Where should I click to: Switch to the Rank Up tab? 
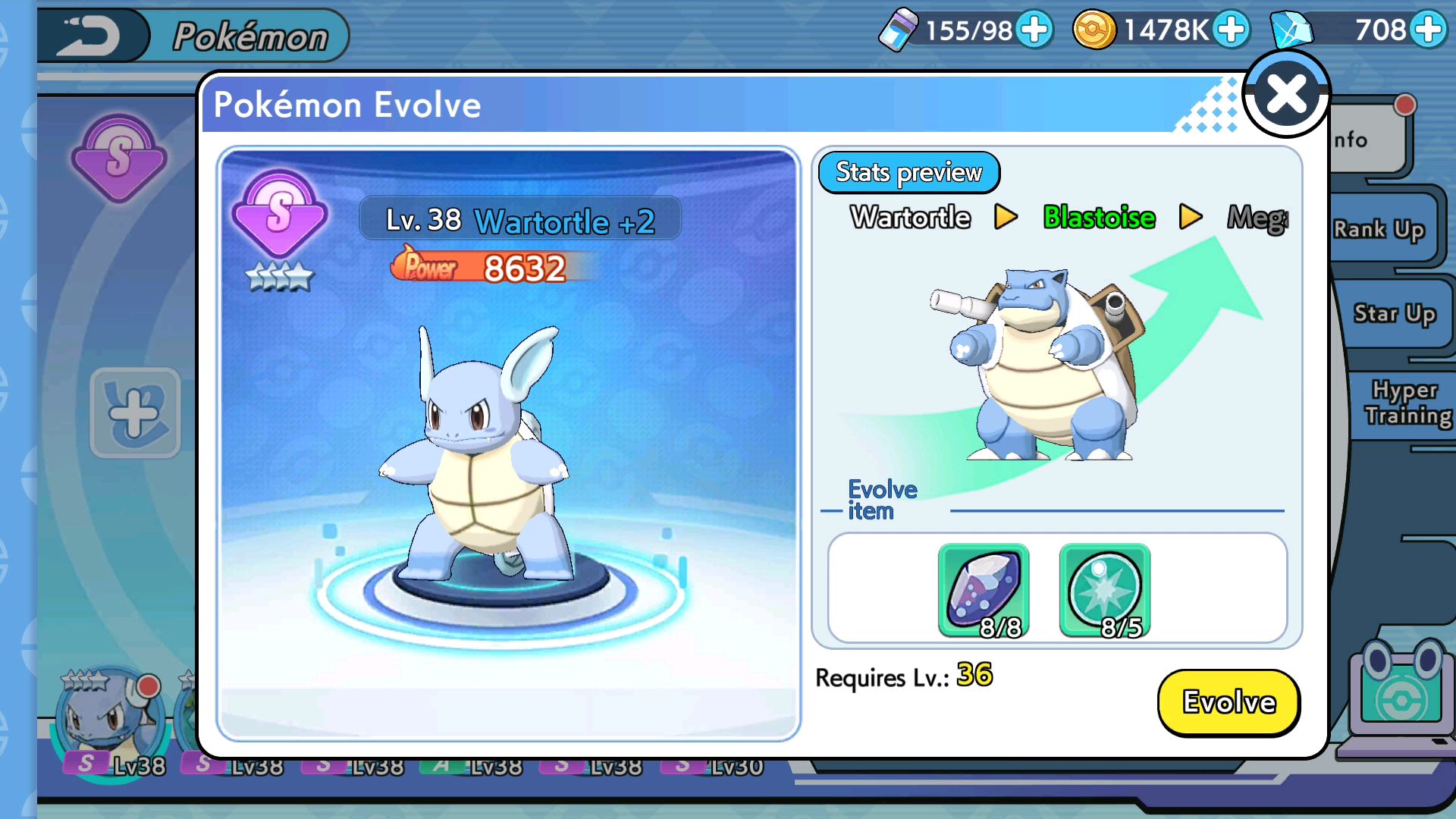1380,229
